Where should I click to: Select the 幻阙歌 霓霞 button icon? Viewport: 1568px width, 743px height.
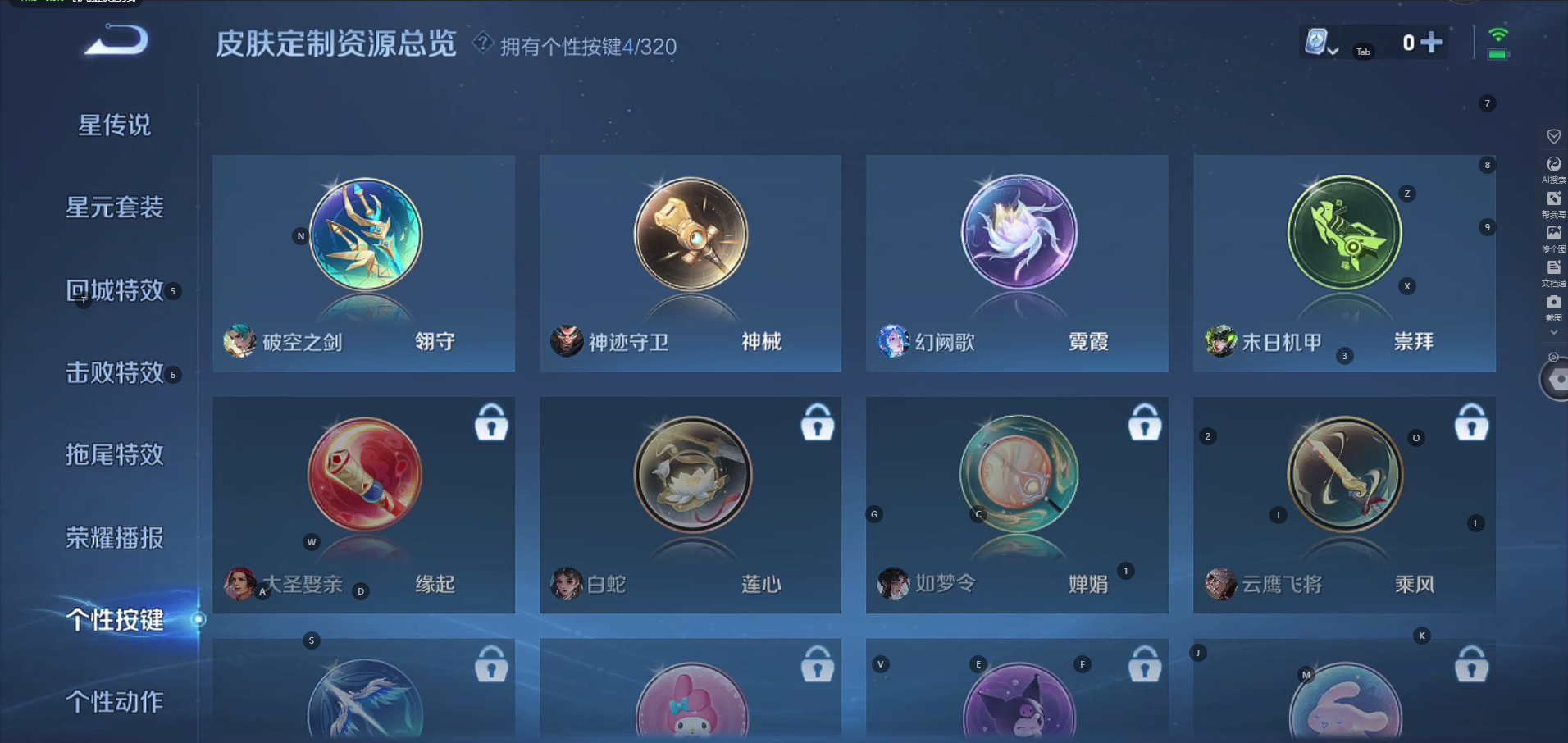coord(1017,232)
